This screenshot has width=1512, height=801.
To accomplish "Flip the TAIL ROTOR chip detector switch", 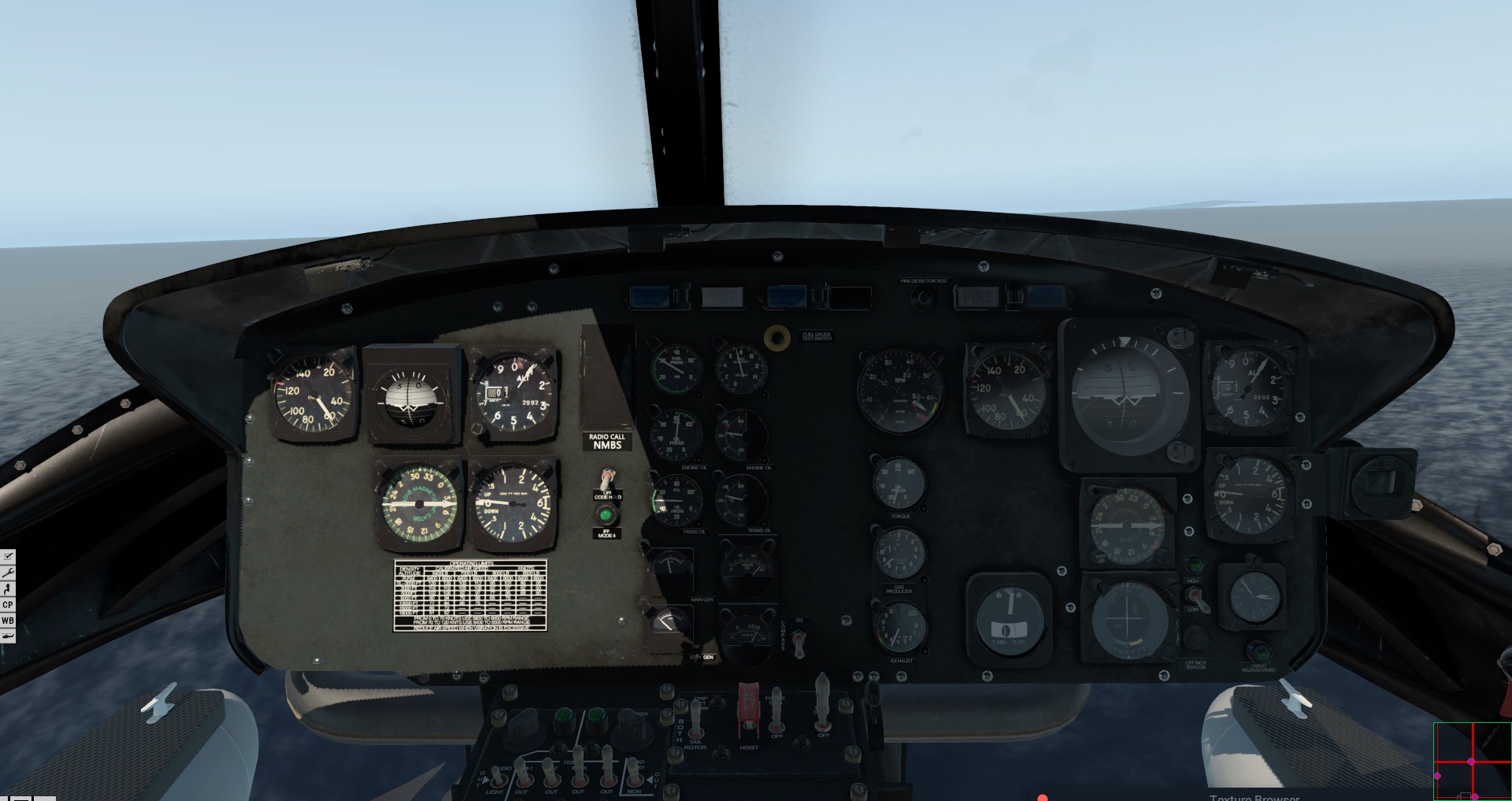I will [695, 717].
